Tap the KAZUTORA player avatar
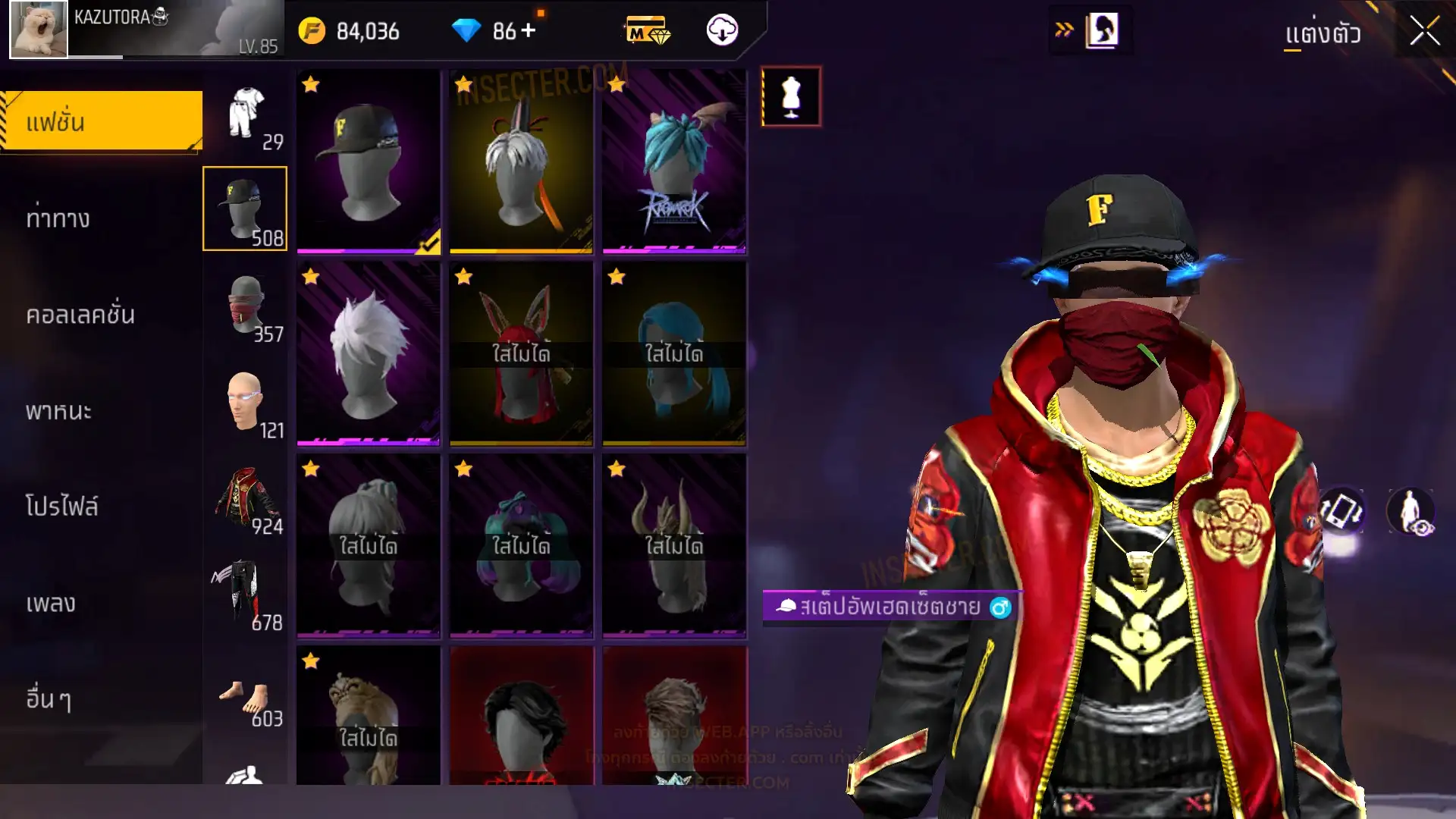The height and width of the screenshot is (819, 1456). click(39, 30)
